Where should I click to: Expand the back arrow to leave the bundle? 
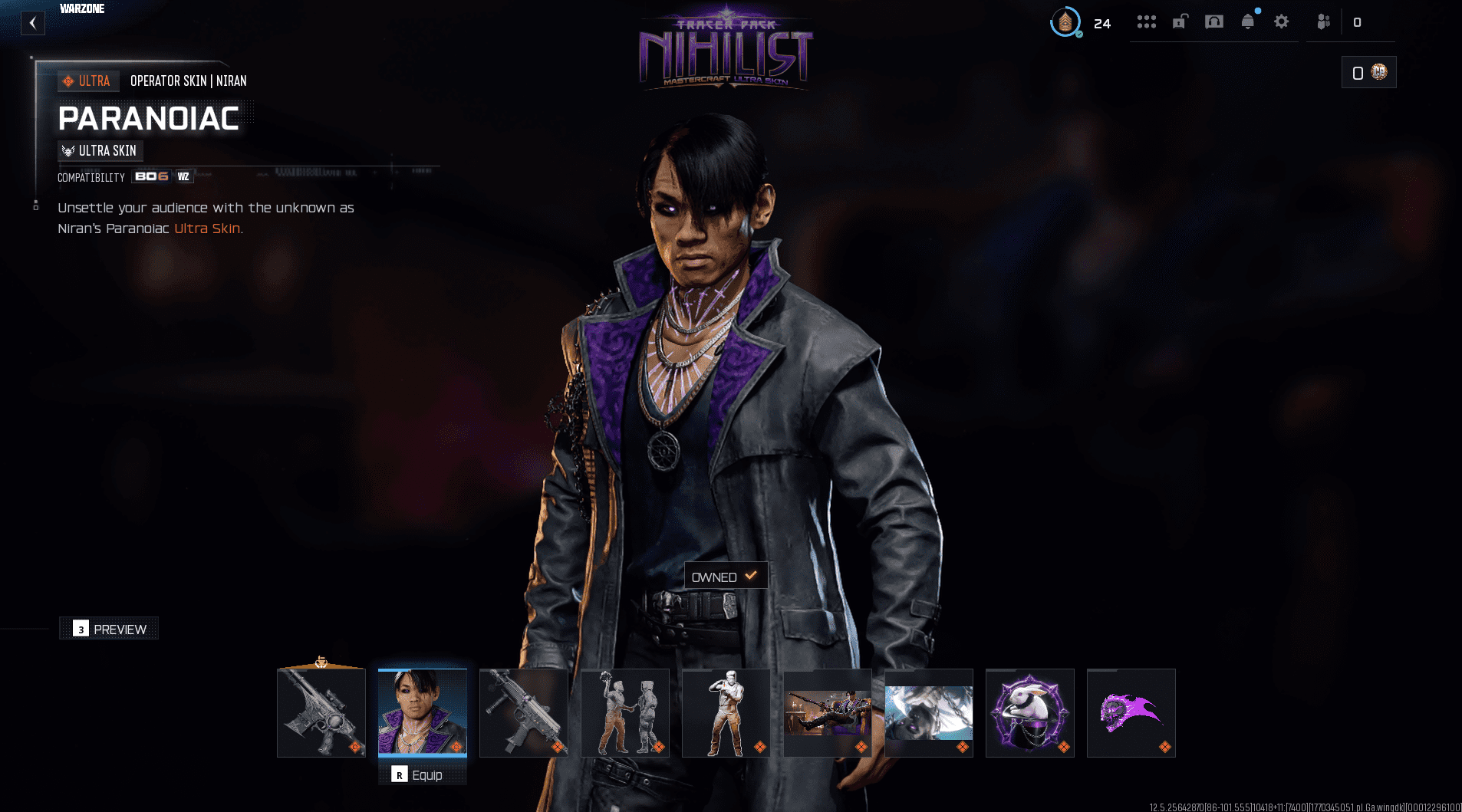[32, 22]
